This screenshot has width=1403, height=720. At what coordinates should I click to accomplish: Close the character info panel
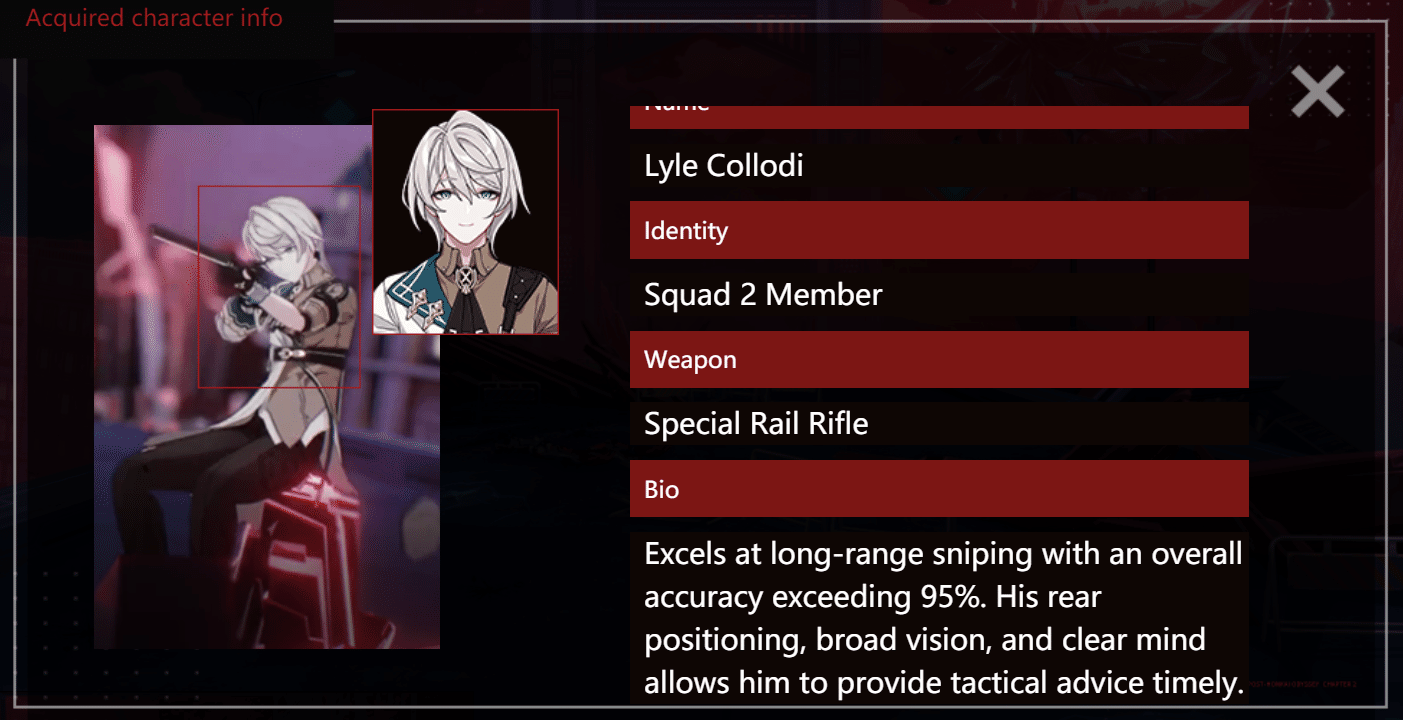[x=1317, y=91]
